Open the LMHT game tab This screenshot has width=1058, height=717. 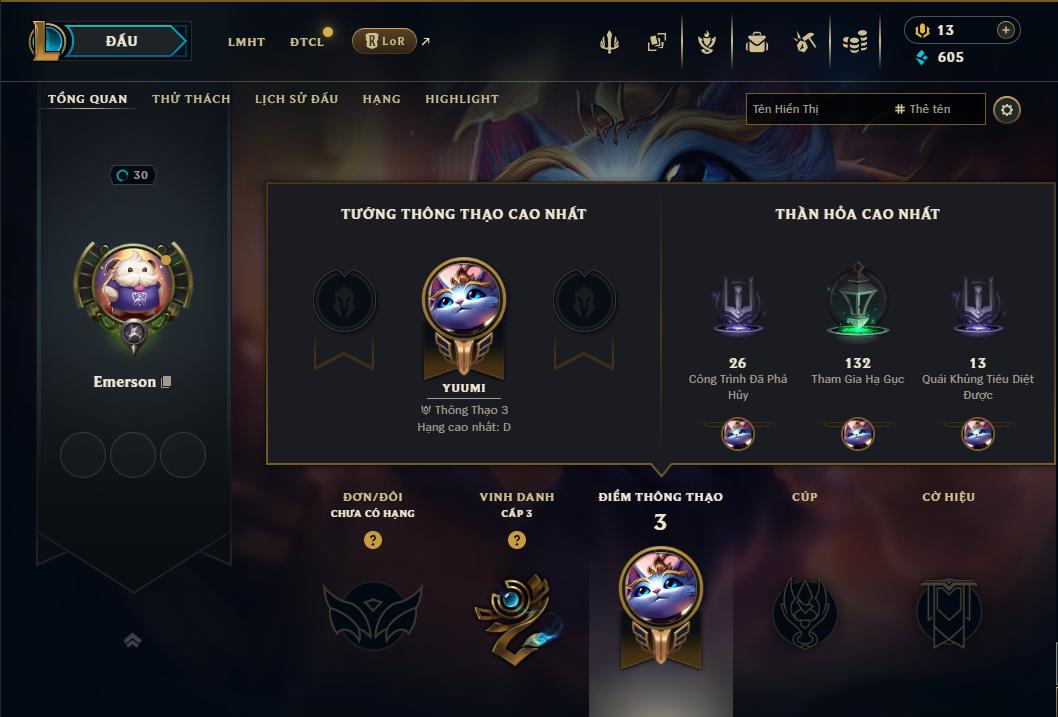[x=246, y=42]
